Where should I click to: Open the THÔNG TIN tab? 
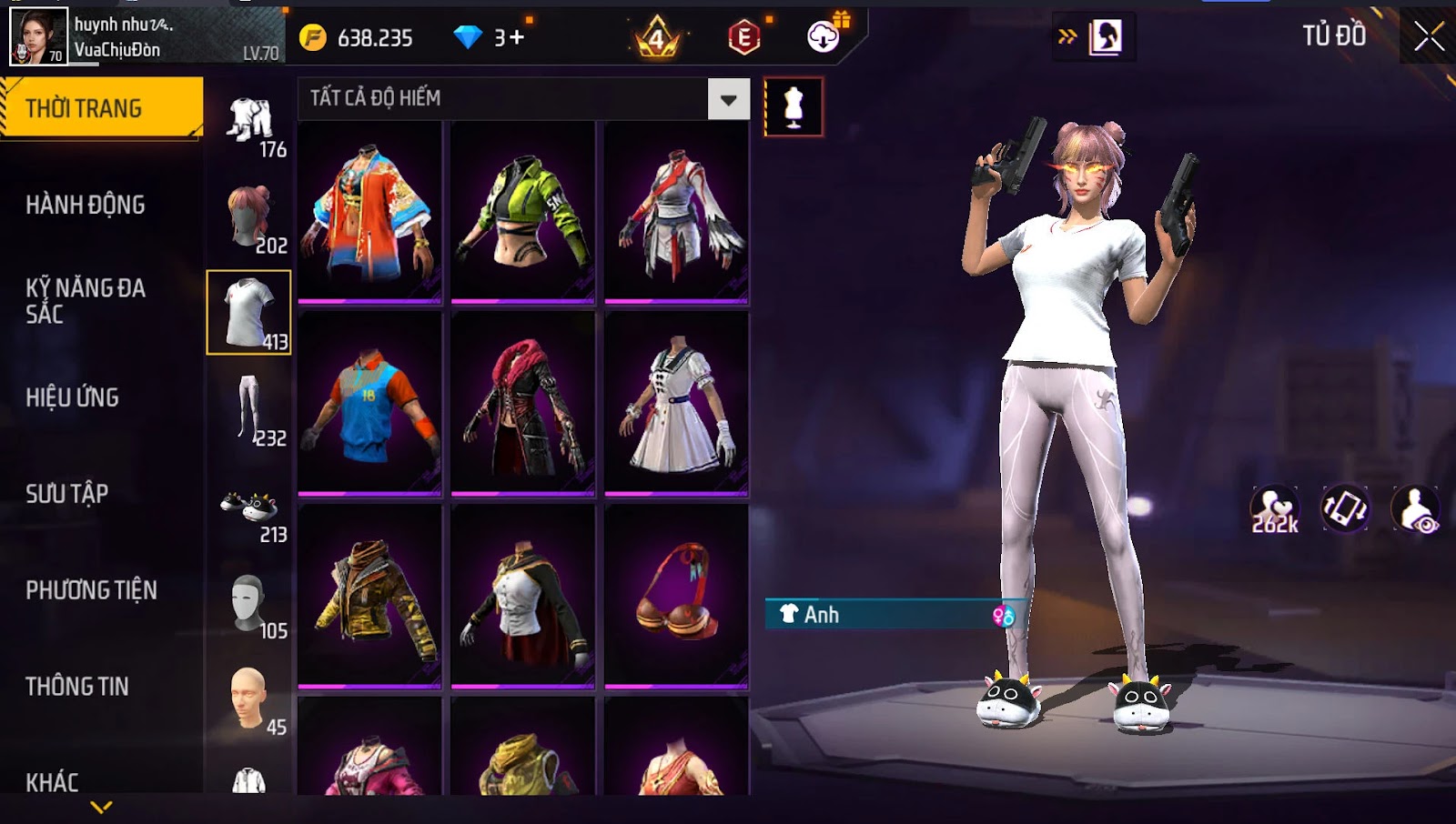(x=77, y=687)
